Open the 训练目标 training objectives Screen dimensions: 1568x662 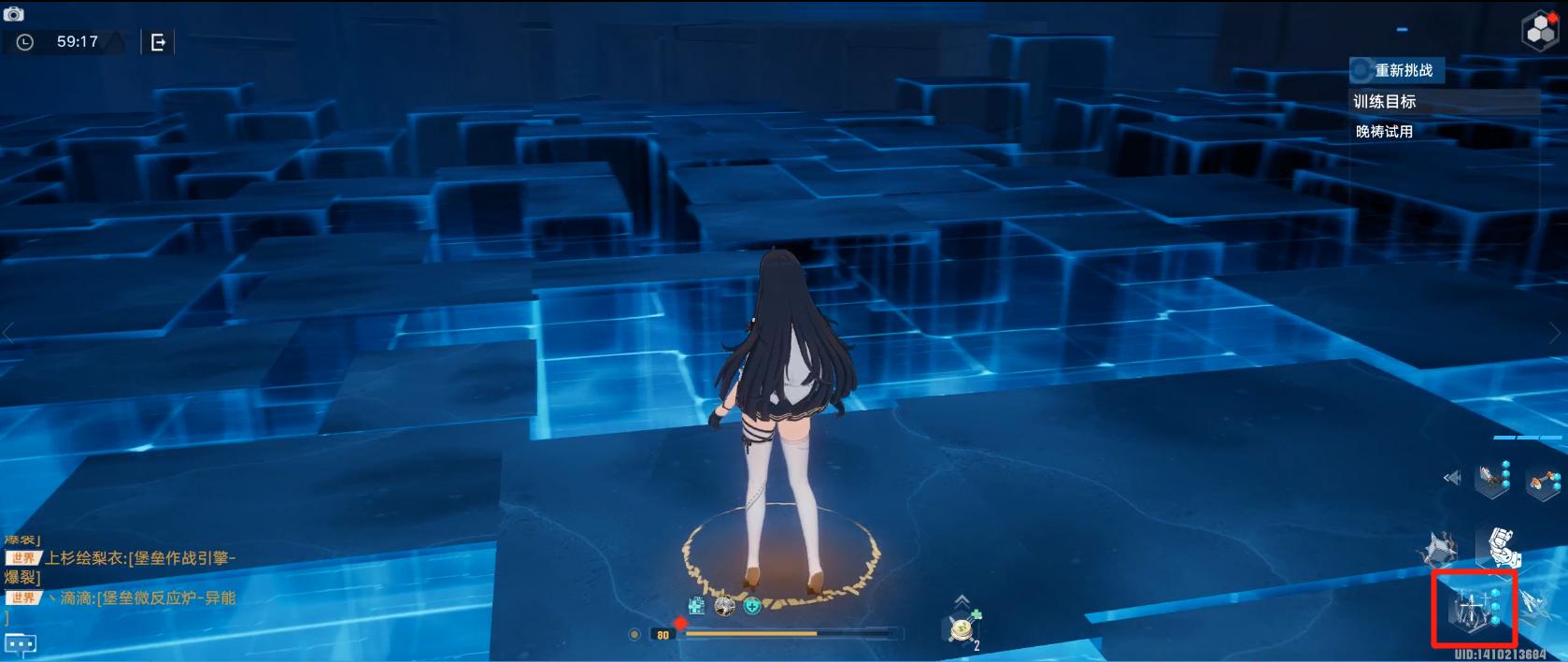(x=1385, y=102)
